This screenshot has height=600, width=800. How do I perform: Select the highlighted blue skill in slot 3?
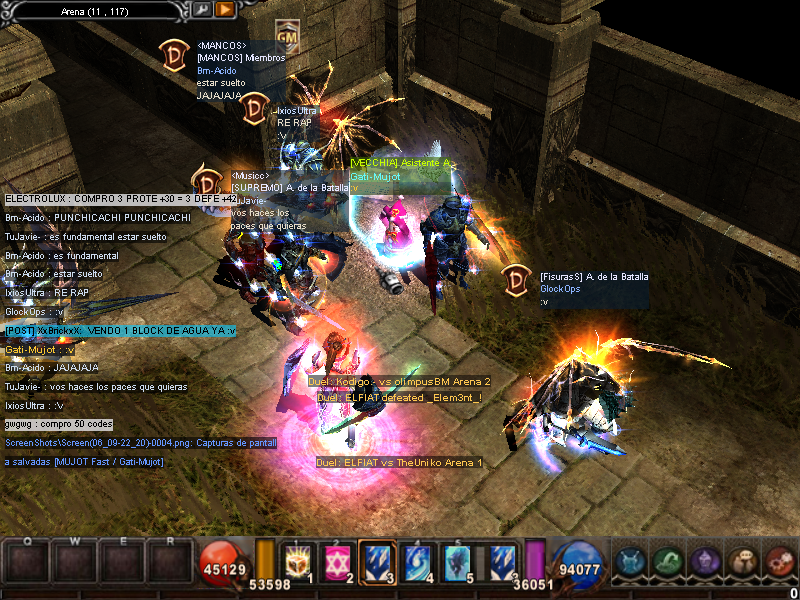(x=376, y=562)
